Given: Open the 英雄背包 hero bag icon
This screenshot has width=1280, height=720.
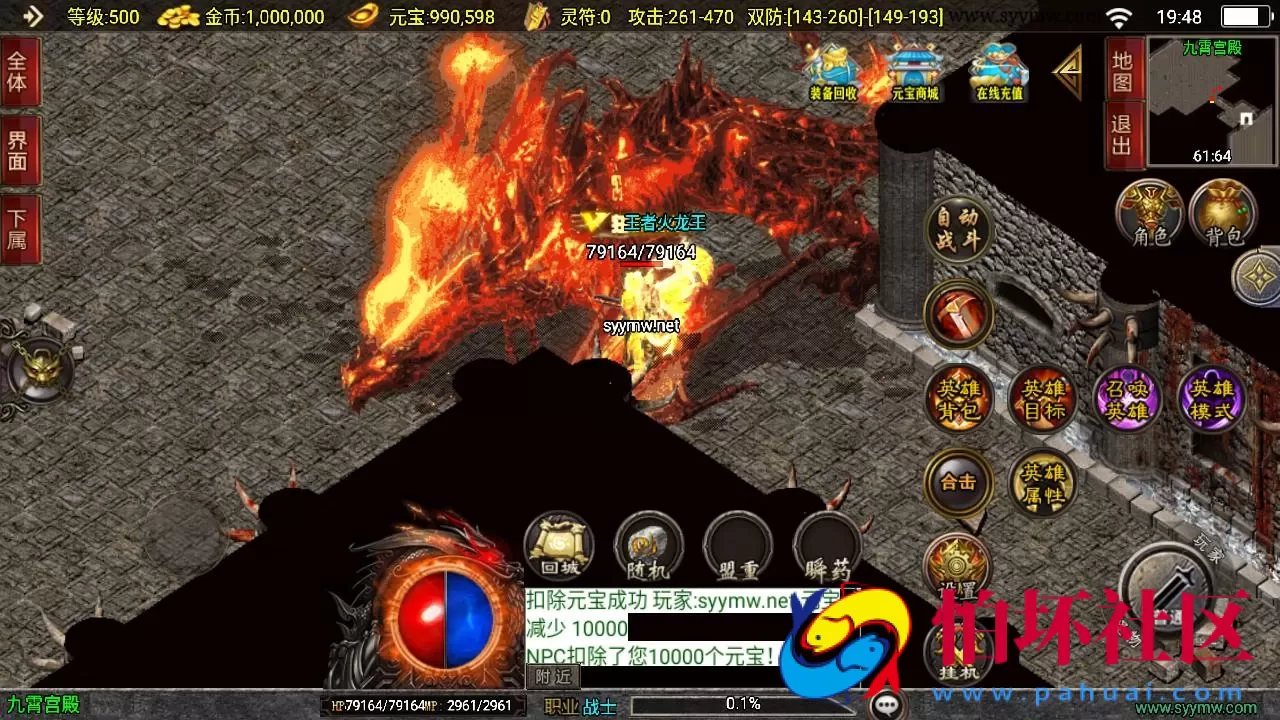Looking at the screenshot, I should (958, 399).
